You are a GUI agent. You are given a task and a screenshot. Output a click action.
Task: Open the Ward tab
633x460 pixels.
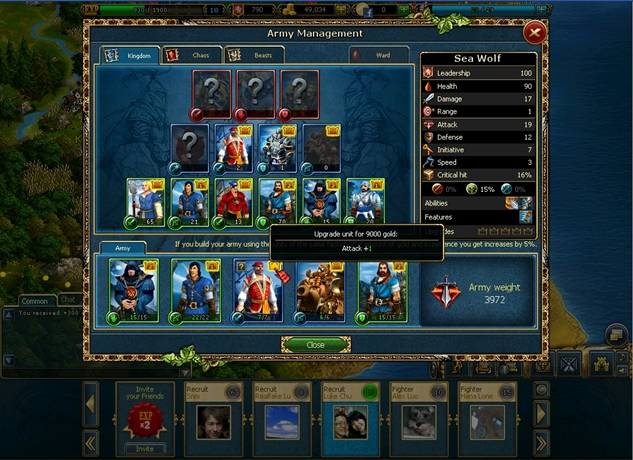coord(378,55)
